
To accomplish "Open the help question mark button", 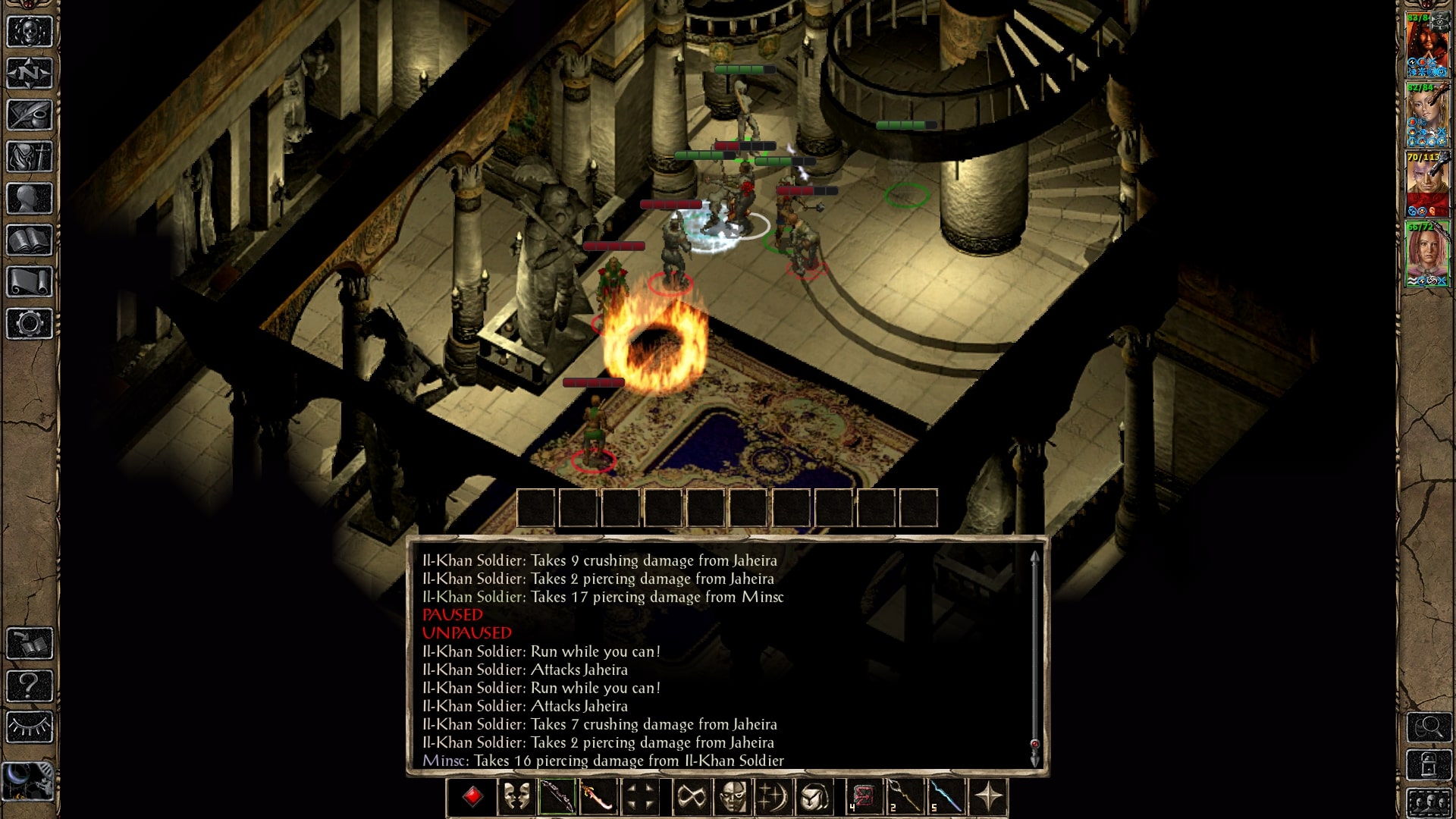I will point(30,686).
